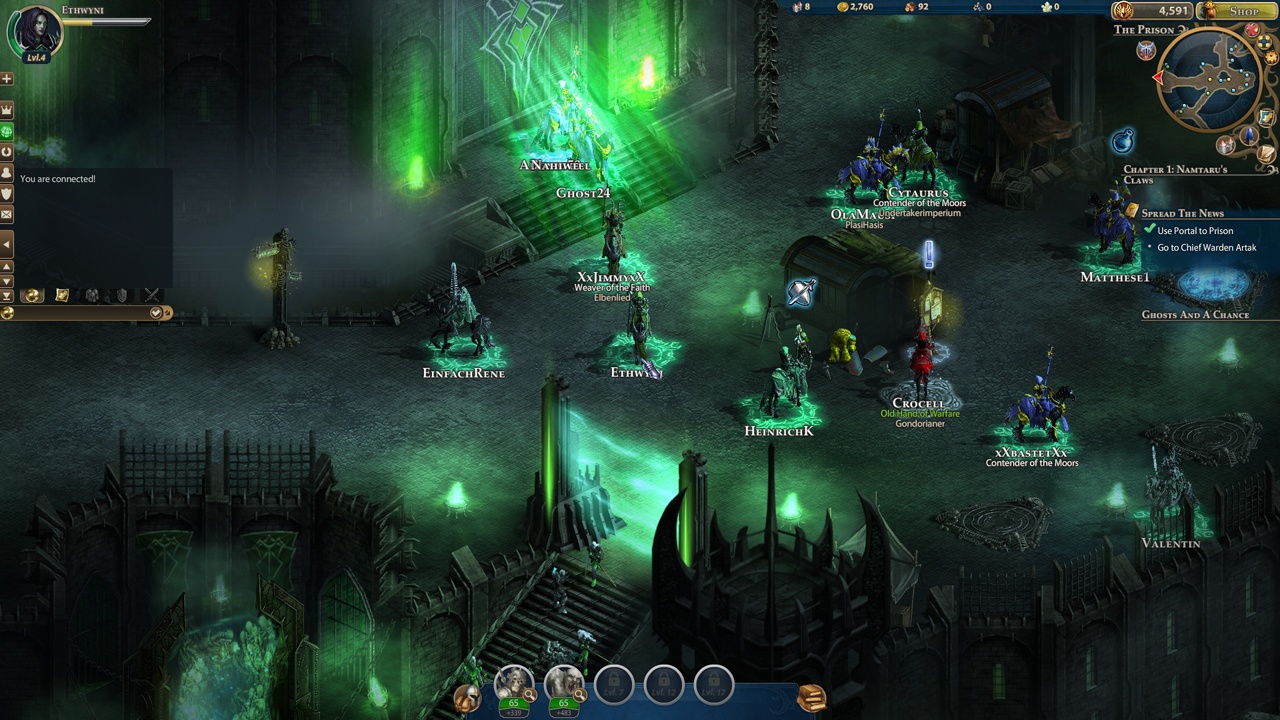
Task: Confirm chat message with checkmark button
Action: point(156,313)
